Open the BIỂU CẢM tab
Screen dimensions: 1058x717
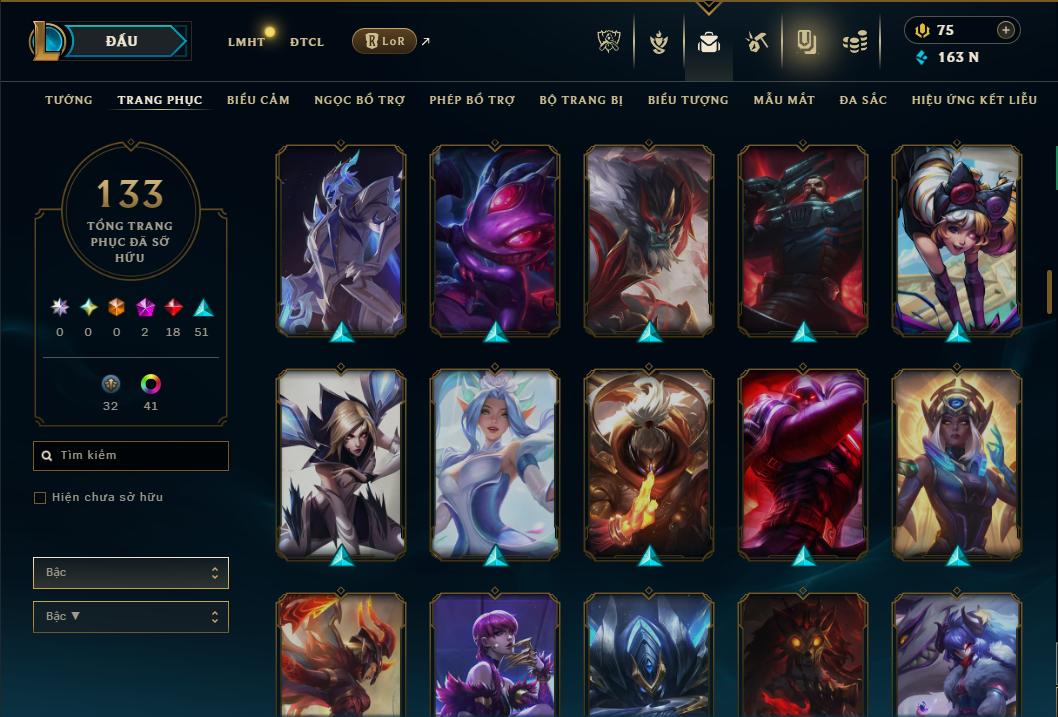click(x=258, y=100)
